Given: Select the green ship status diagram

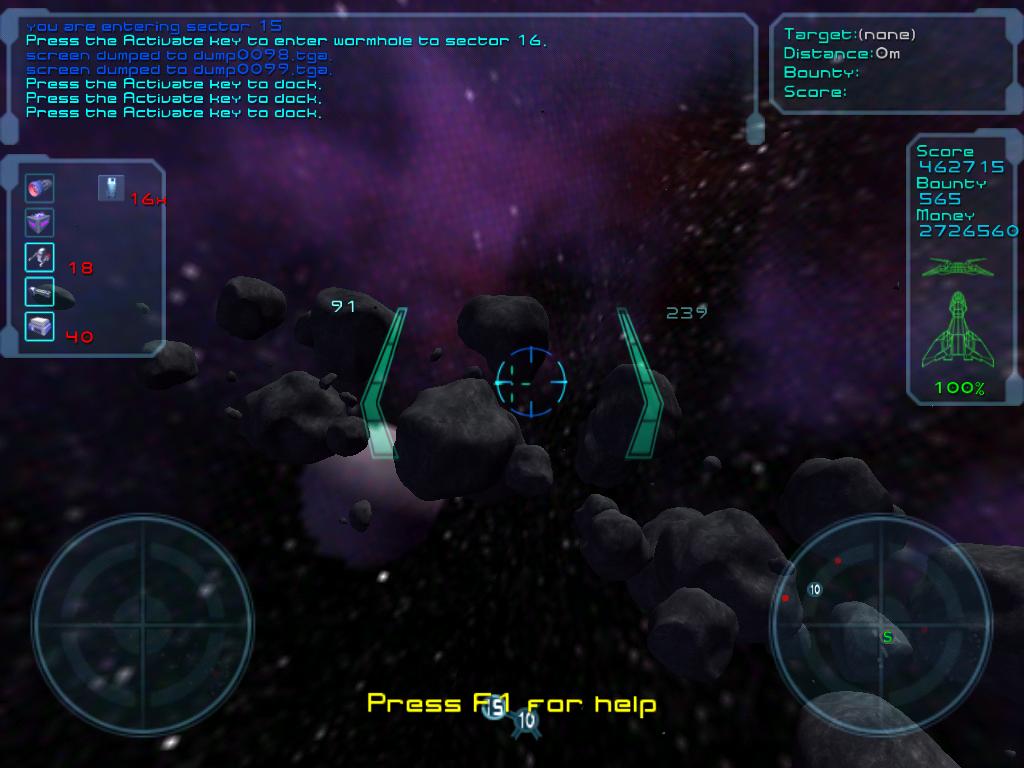Looking at the screenshot, I should tap(958, 330).
